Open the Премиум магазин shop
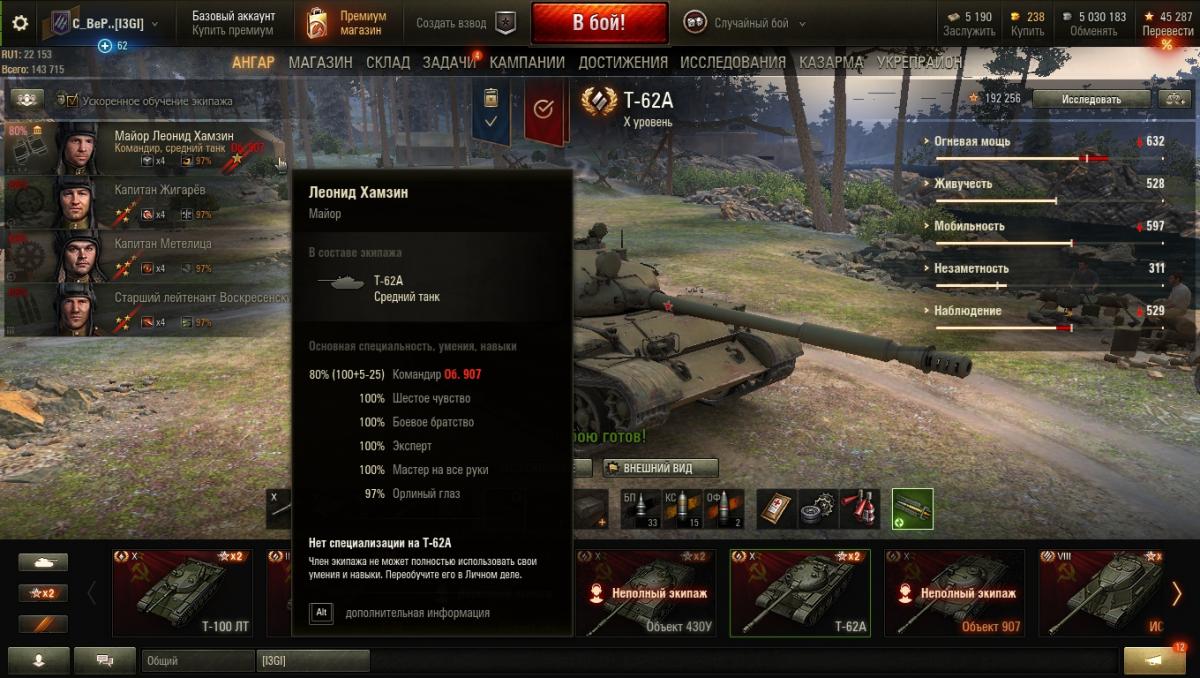The height and width of the screenshot is (678, 1200). click(345, 23)
